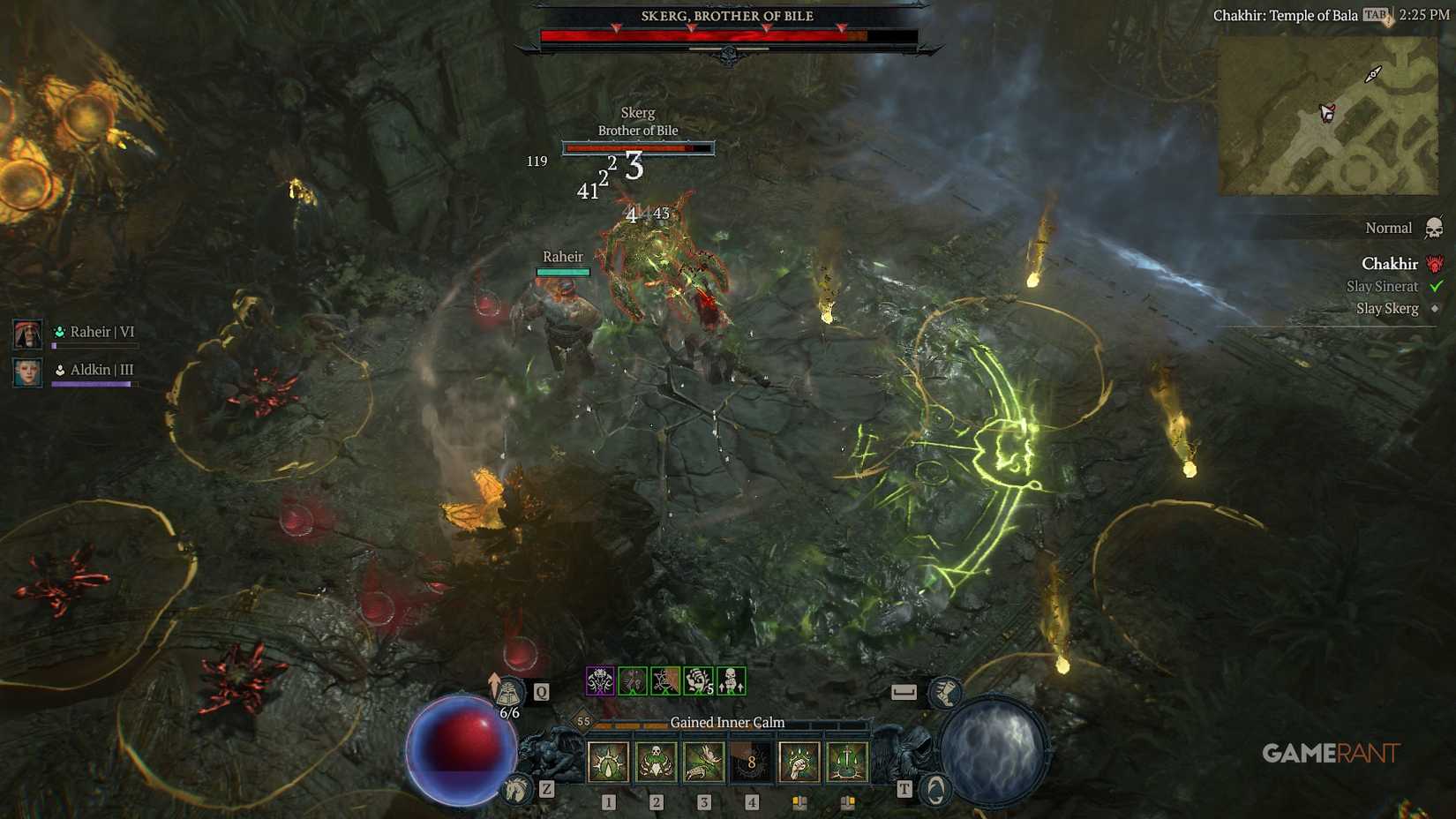Activate the skull skill in hotbar slot 2
The width and height of the screenshot is (1456, 819).
click(656, 762)
